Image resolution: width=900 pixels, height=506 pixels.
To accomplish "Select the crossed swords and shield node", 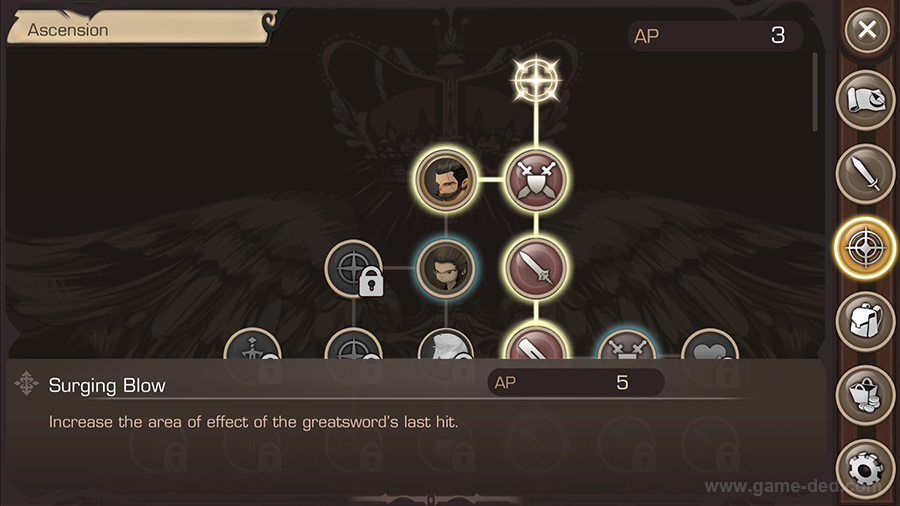I will pos(537,181).
